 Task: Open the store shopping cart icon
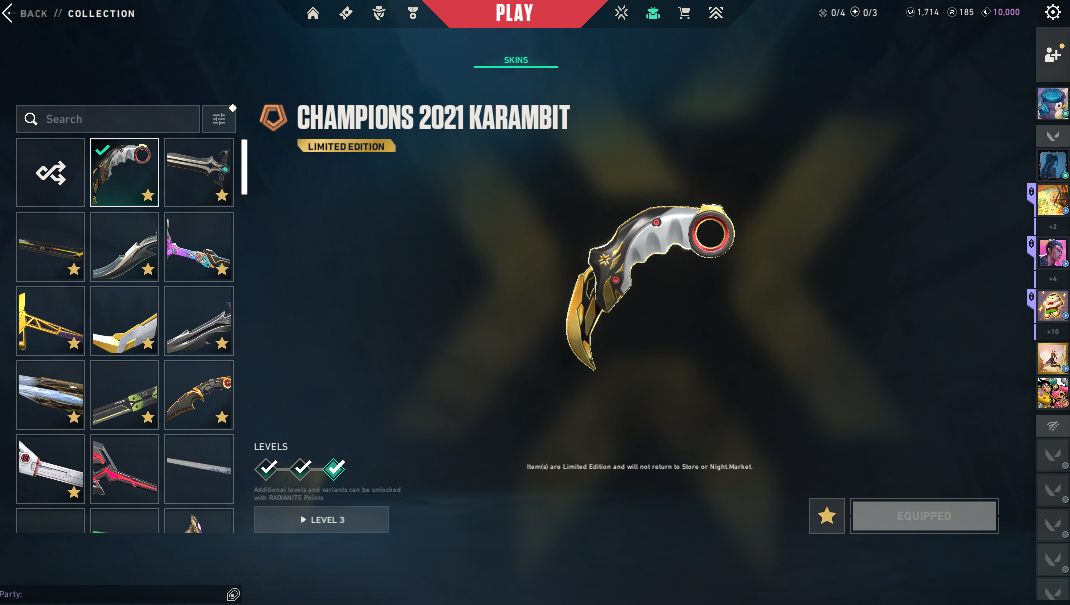coord(684,14)
